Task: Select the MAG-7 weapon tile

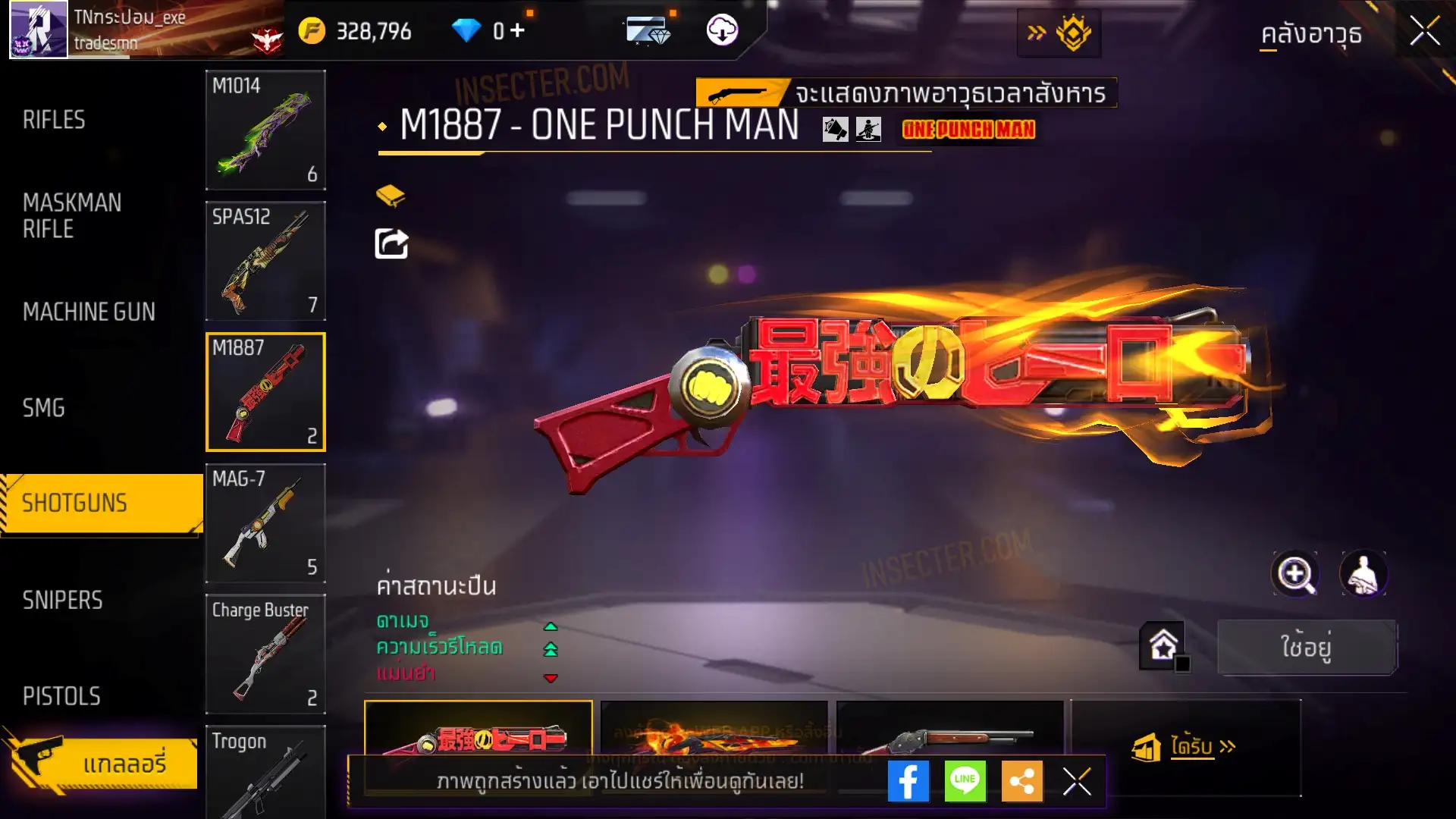Action: (265, 523)
